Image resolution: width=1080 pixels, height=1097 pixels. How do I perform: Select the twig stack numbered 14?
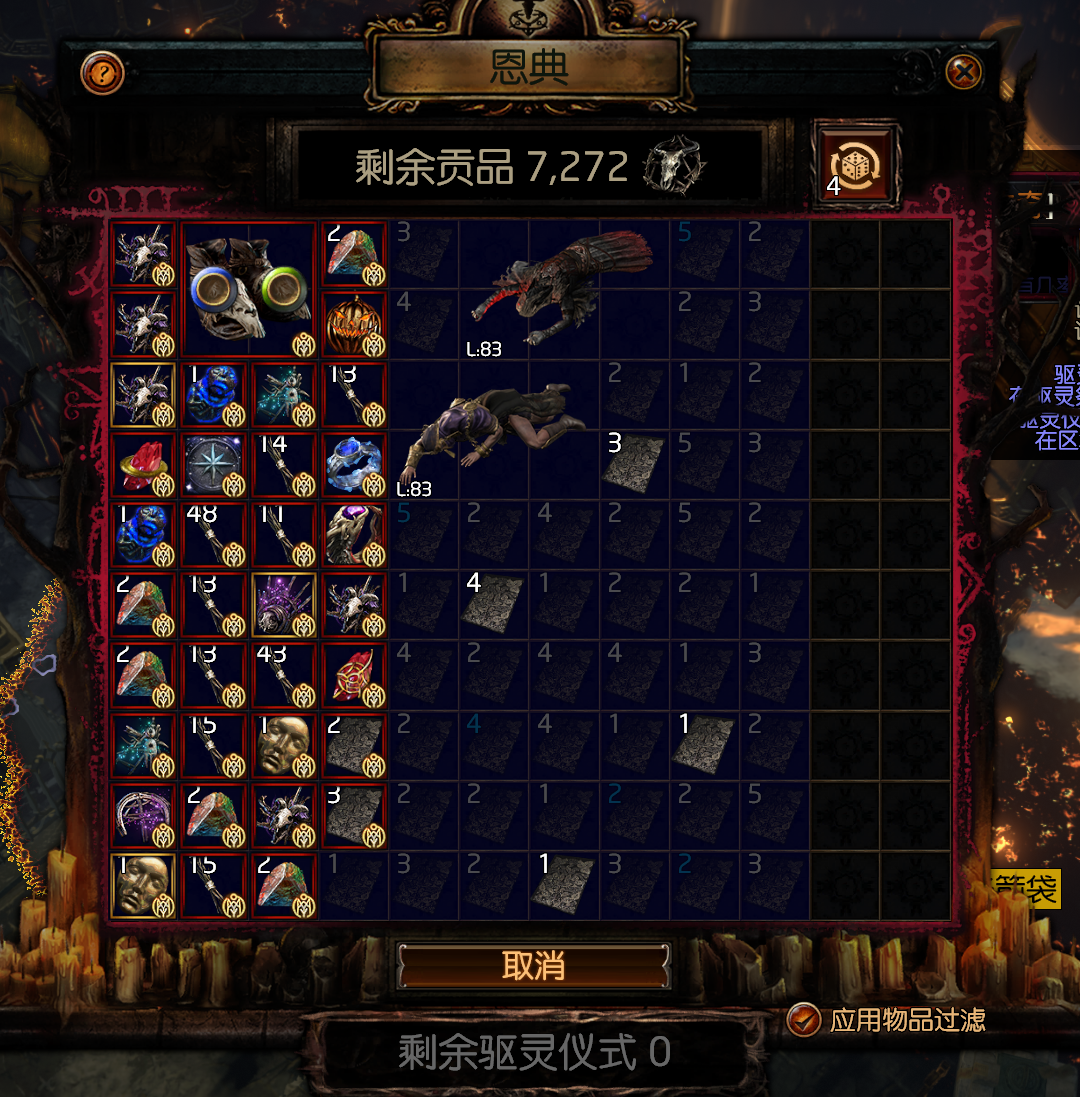pyautogui.click(x=284, y=465)
